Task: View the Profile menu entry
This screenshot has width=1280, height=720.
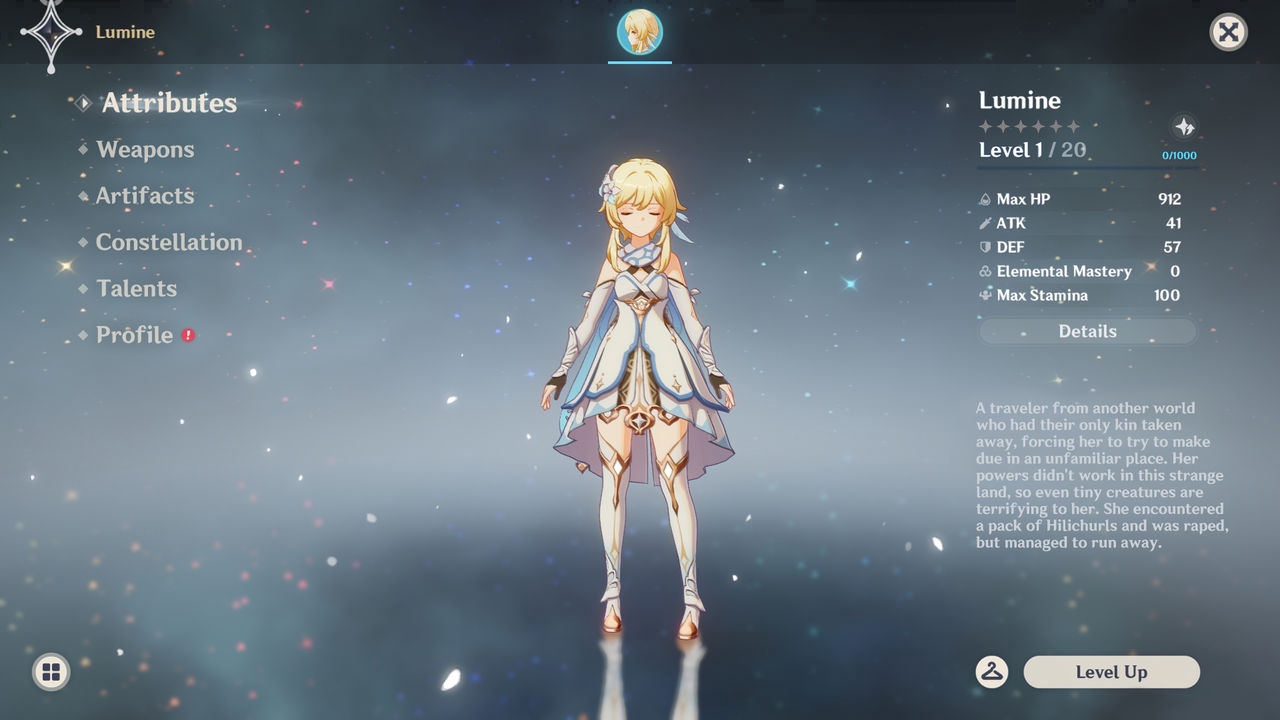Action: (134, 335)
